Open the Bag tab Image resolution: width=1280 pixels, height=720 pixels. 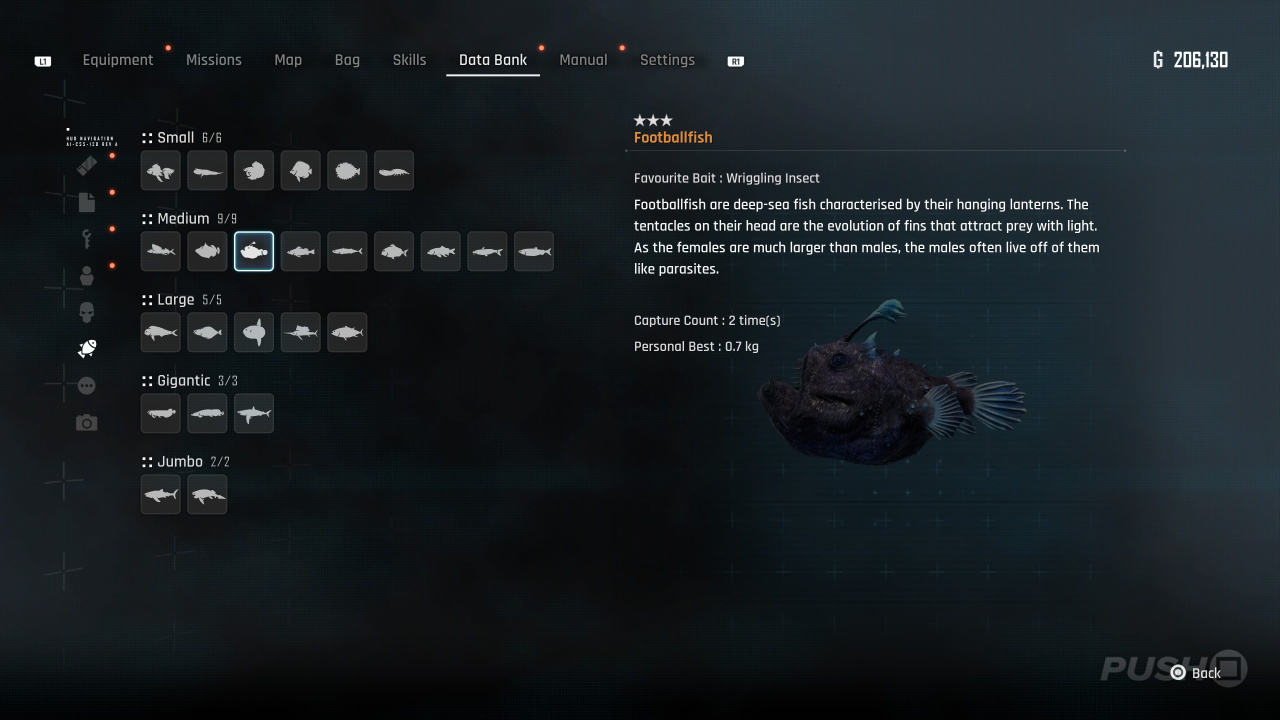point(347,60)
